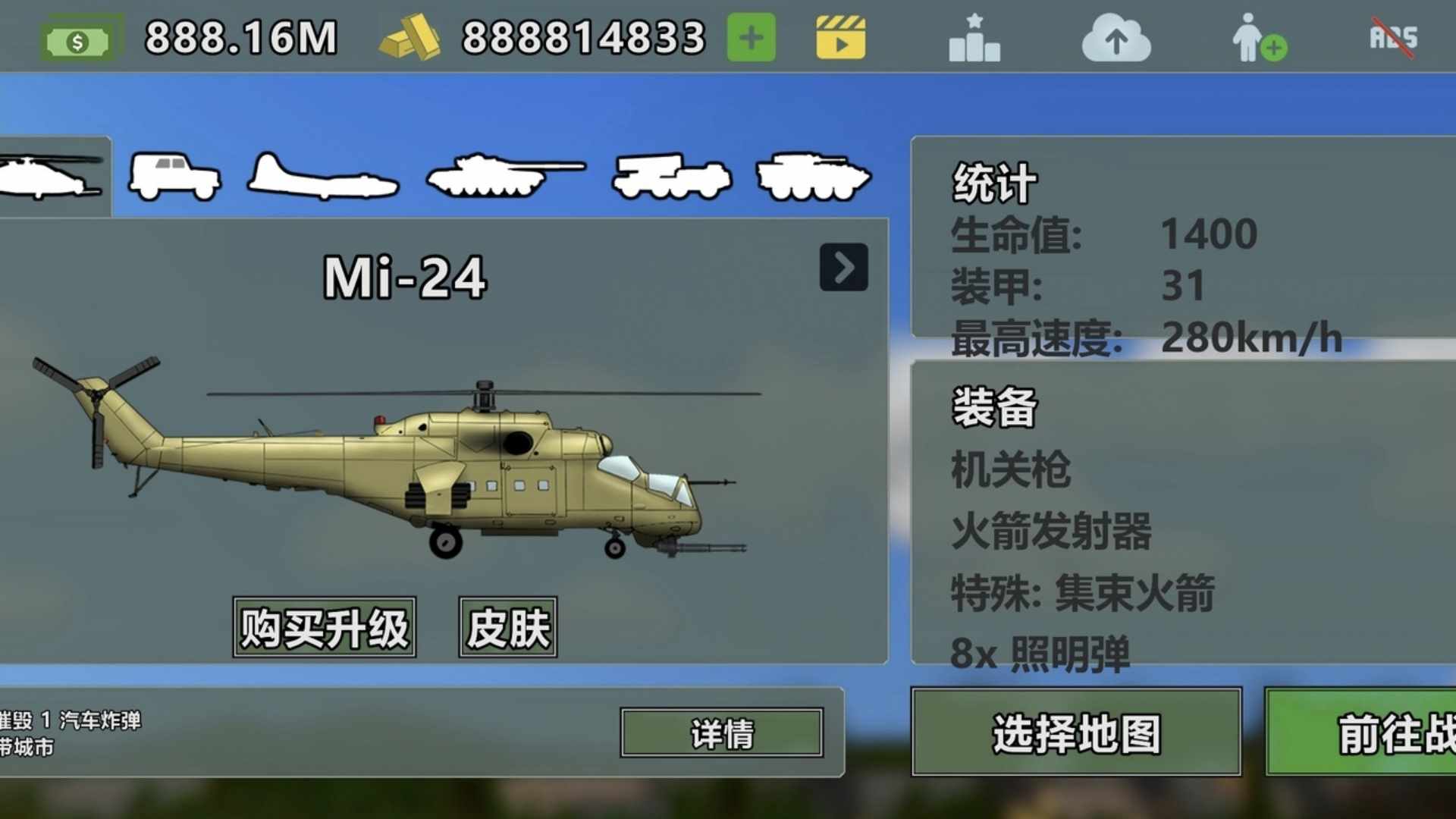Click the green plus button to add gold
The image size is (1456, 819).
[751, 37]
